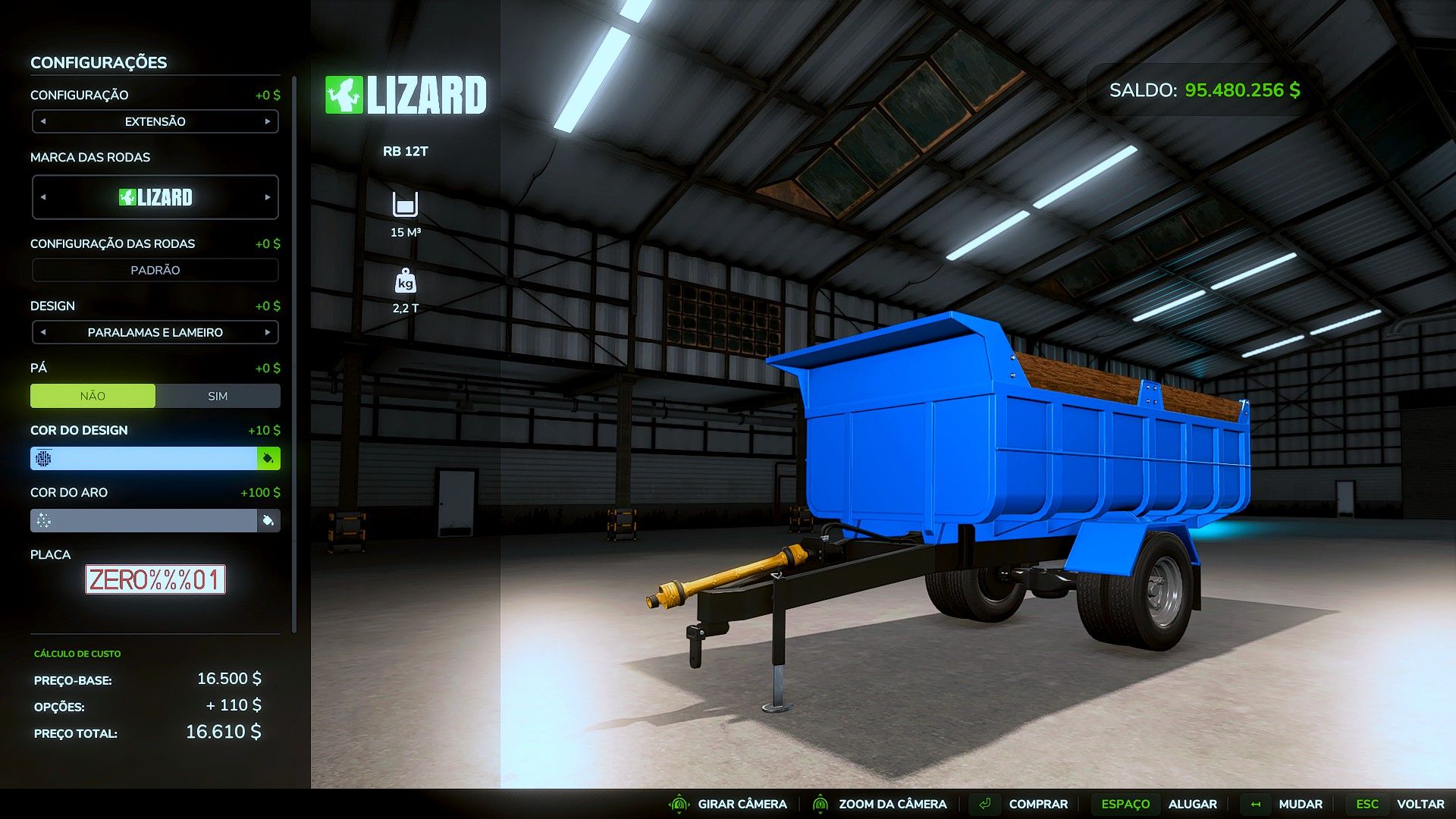Rent the trailer with Alugar

(1192, 804)
